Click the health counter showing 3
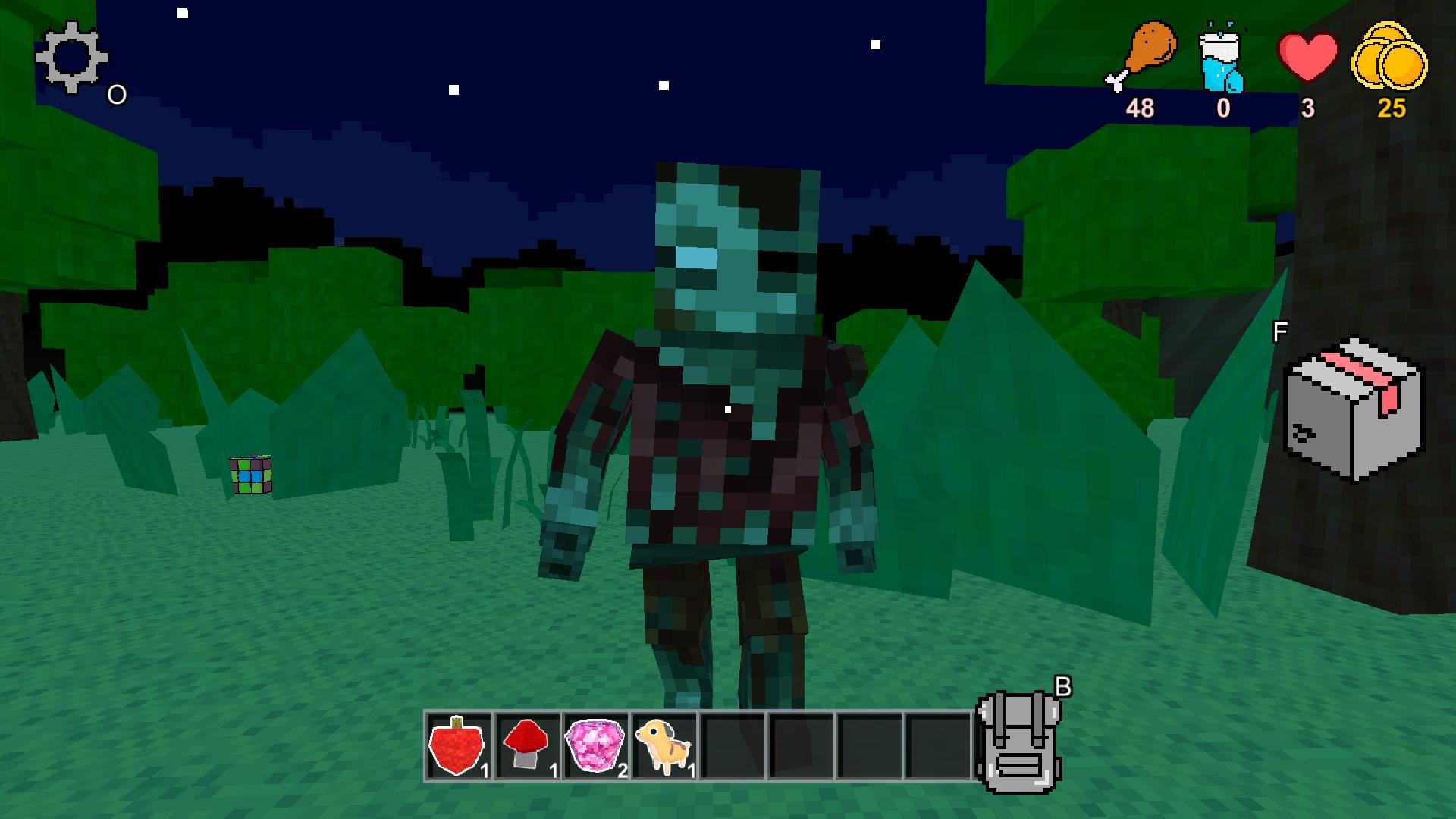 1307,108
